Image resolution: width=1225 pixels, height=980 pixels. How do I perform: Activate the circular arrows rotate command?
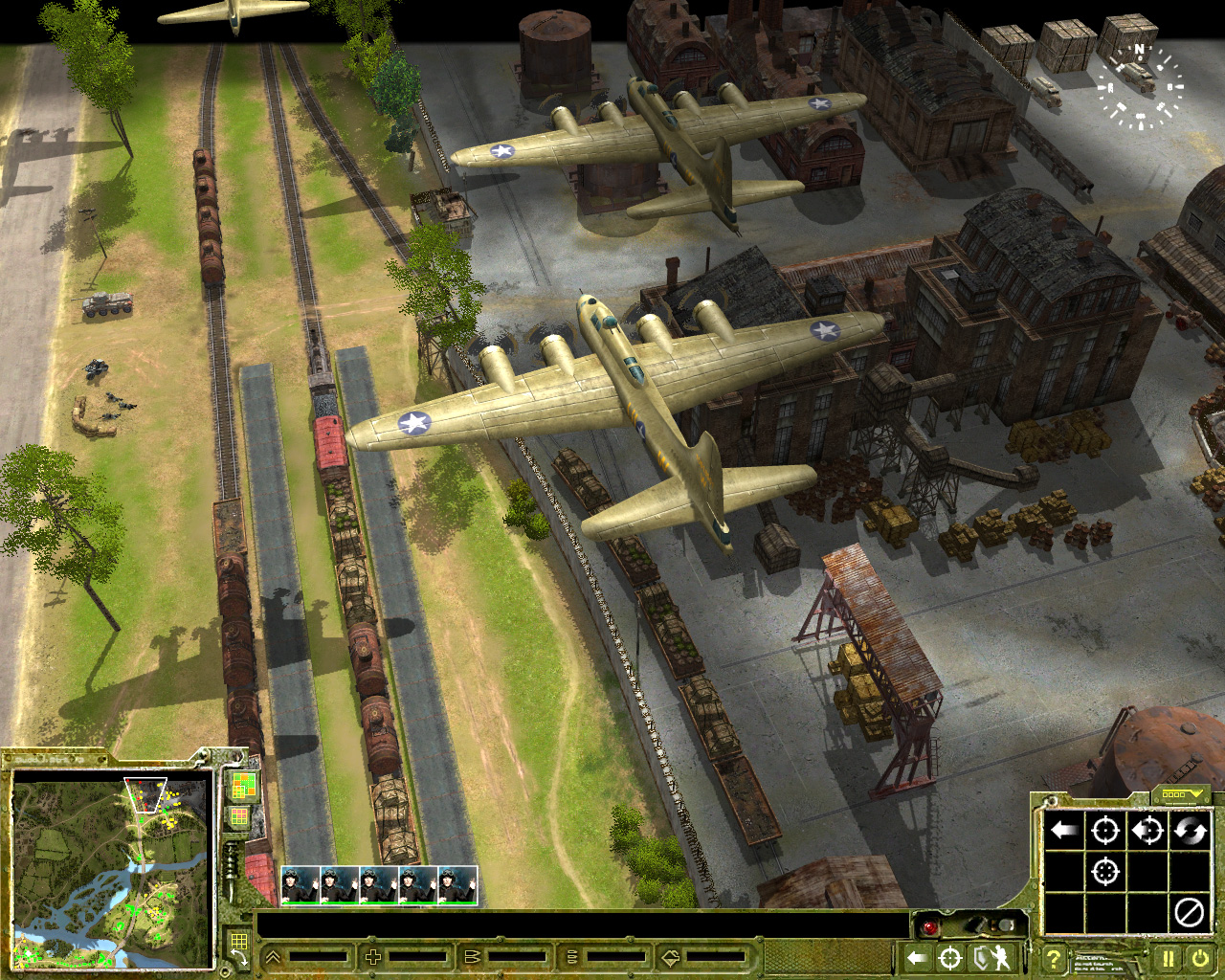(1190, 830)
